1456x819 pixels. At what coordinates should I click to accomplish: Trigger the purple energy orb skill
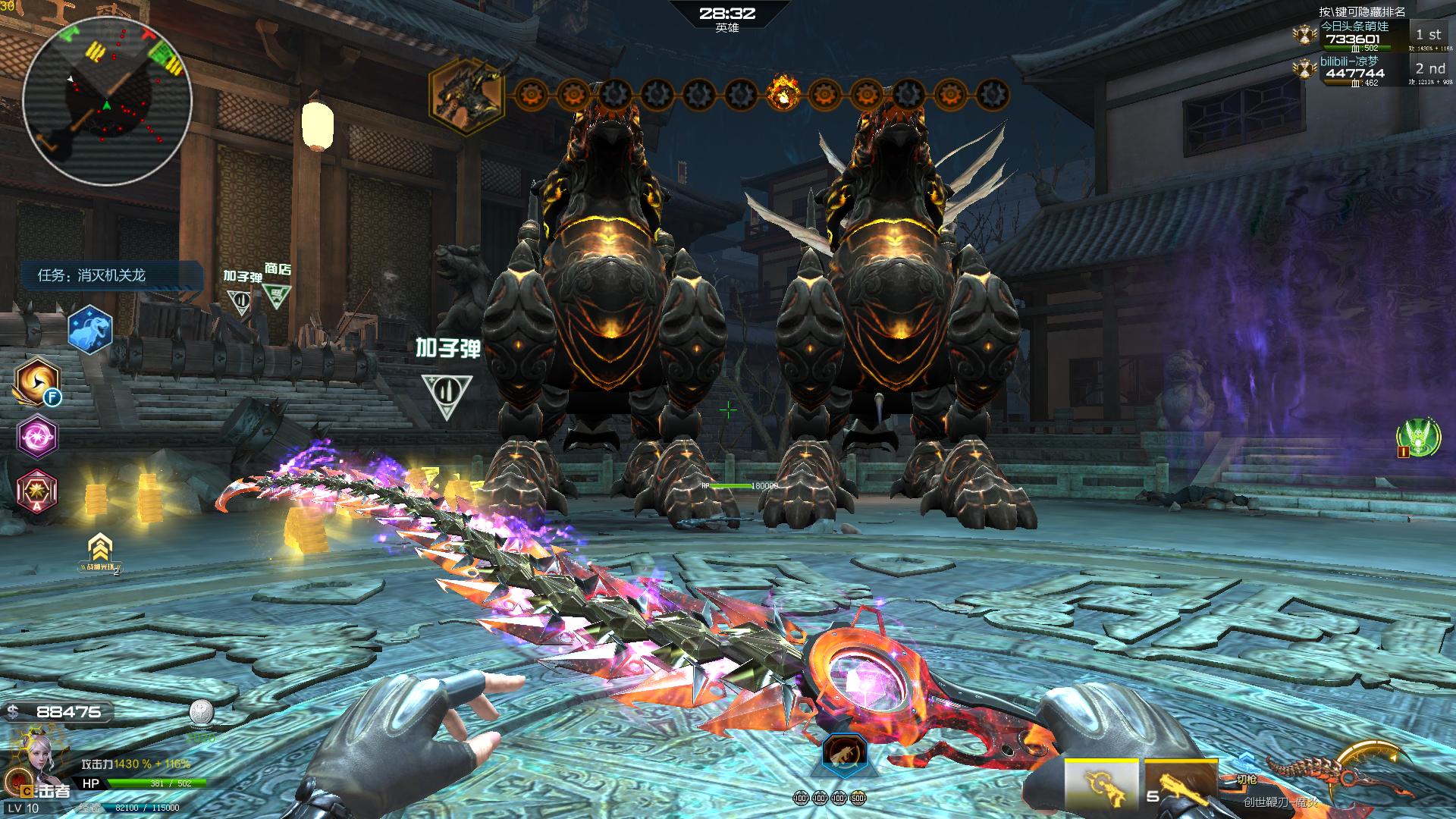point(38,437)
